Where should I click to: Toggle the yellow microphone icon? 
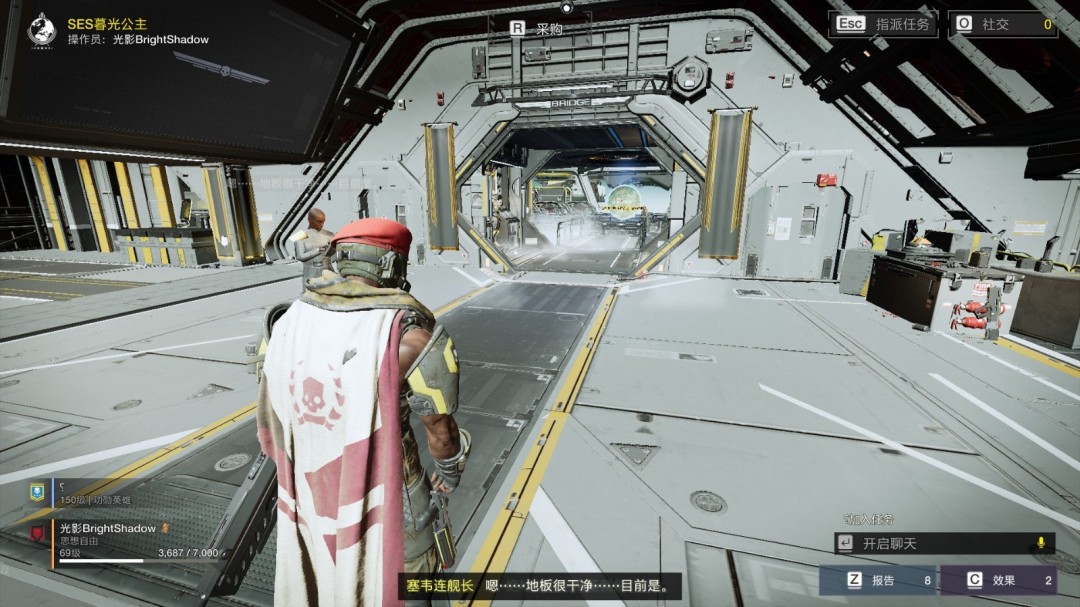click(x=1041, y=543)
